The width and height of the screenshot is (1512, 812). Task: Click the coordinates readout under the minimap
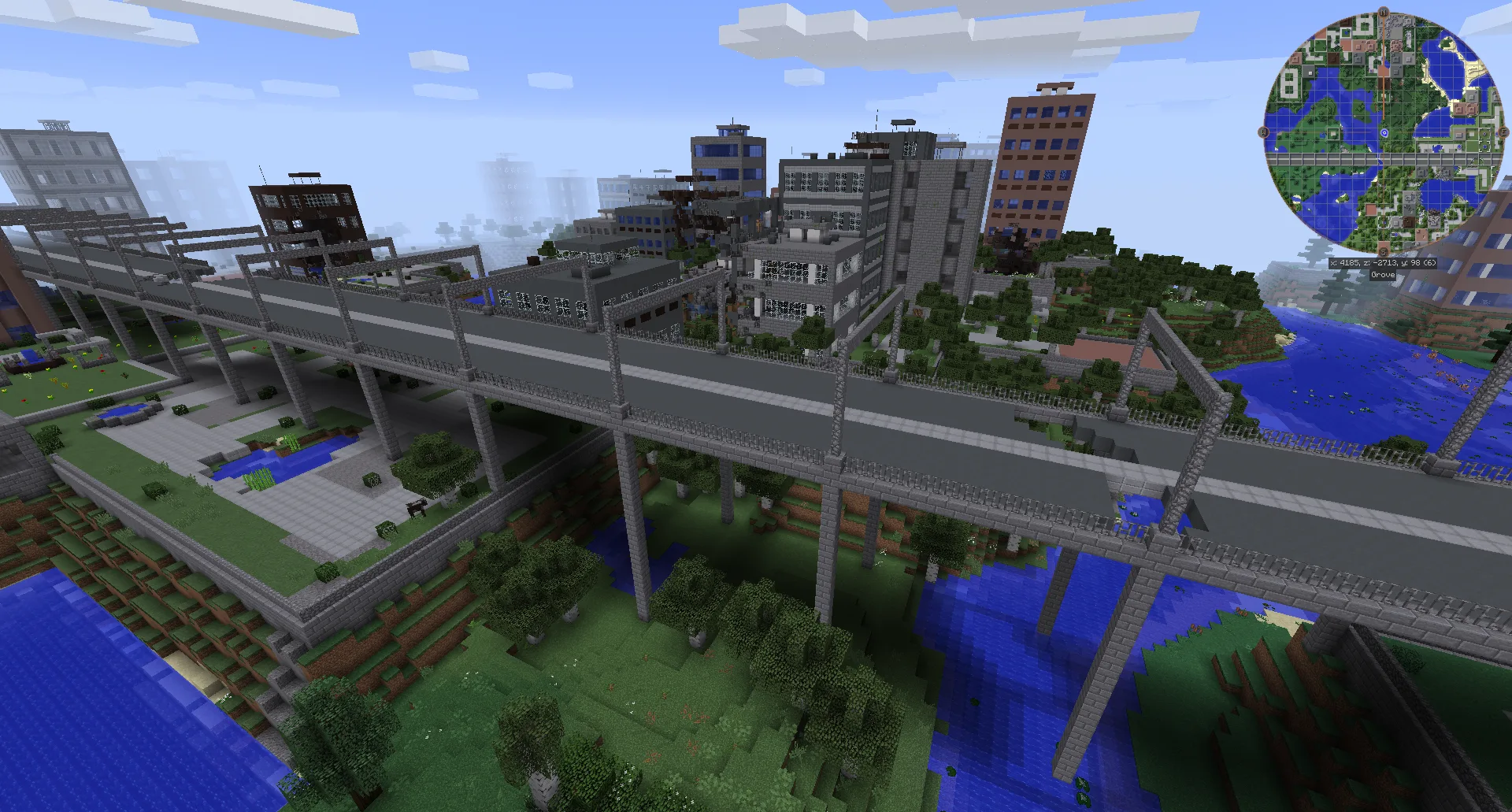coord(1383,264)
